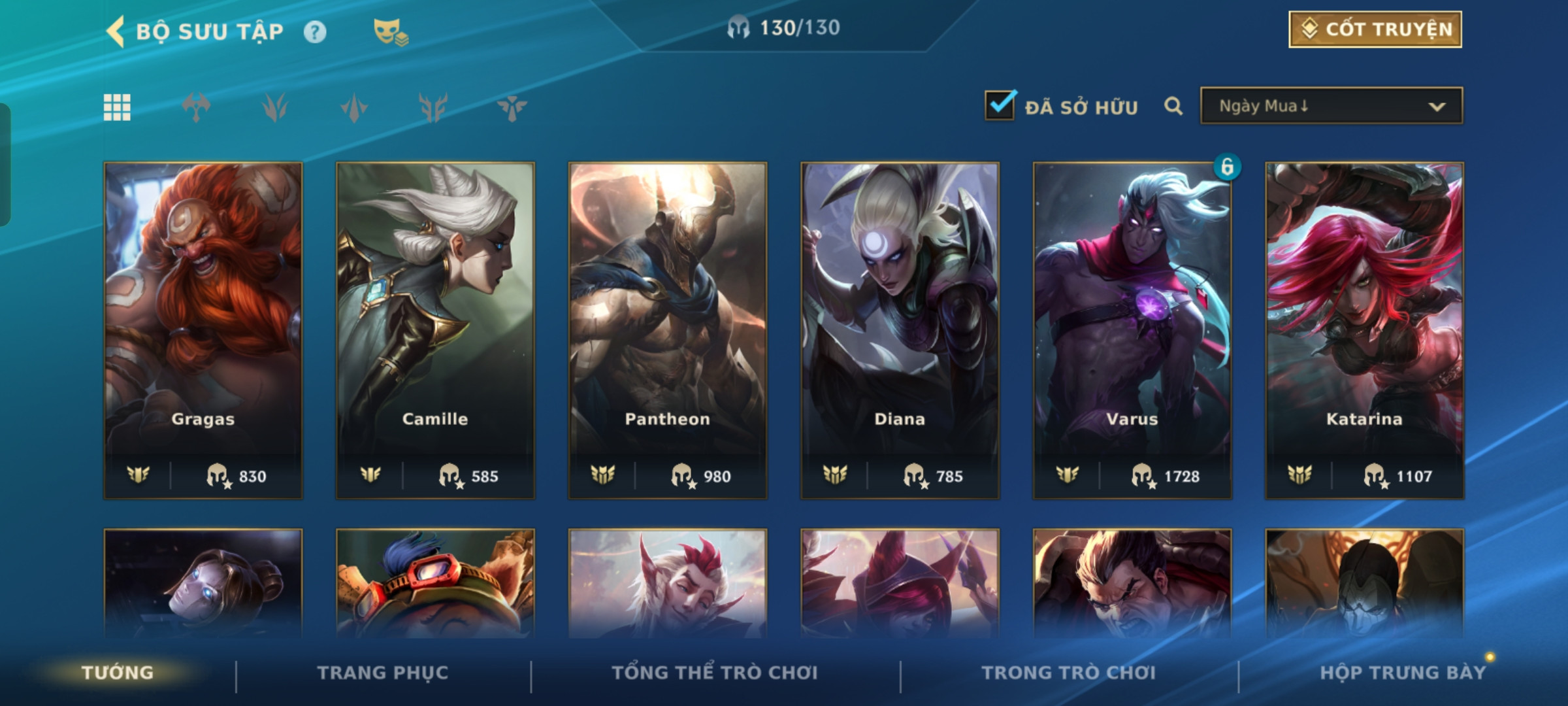Toggle the Đã Sở Hữu checkbox
The image size is (1568, 706).
click(x=1000, y=105)
